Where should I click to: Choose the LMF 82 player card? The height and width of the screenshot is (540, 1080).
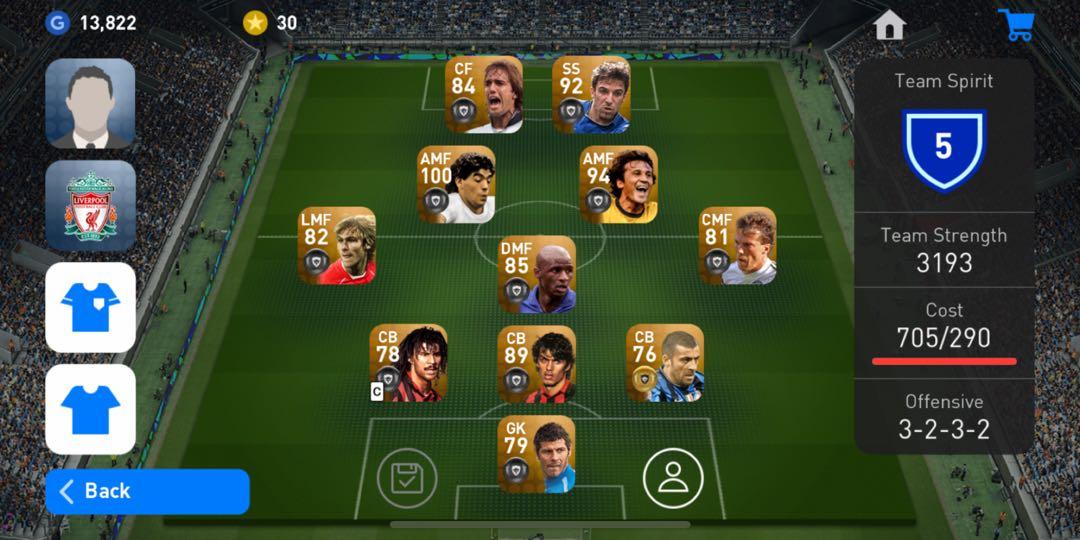pos(337,246)
